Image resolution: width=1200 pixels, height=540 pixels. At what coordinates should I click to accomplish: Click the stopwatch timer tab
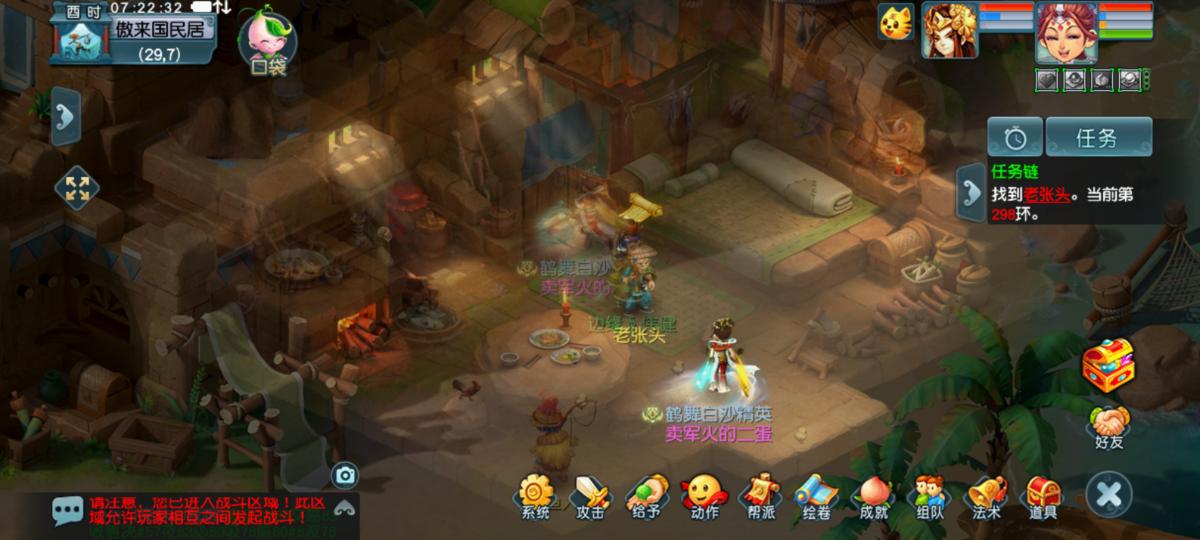tap(1014, 138)
